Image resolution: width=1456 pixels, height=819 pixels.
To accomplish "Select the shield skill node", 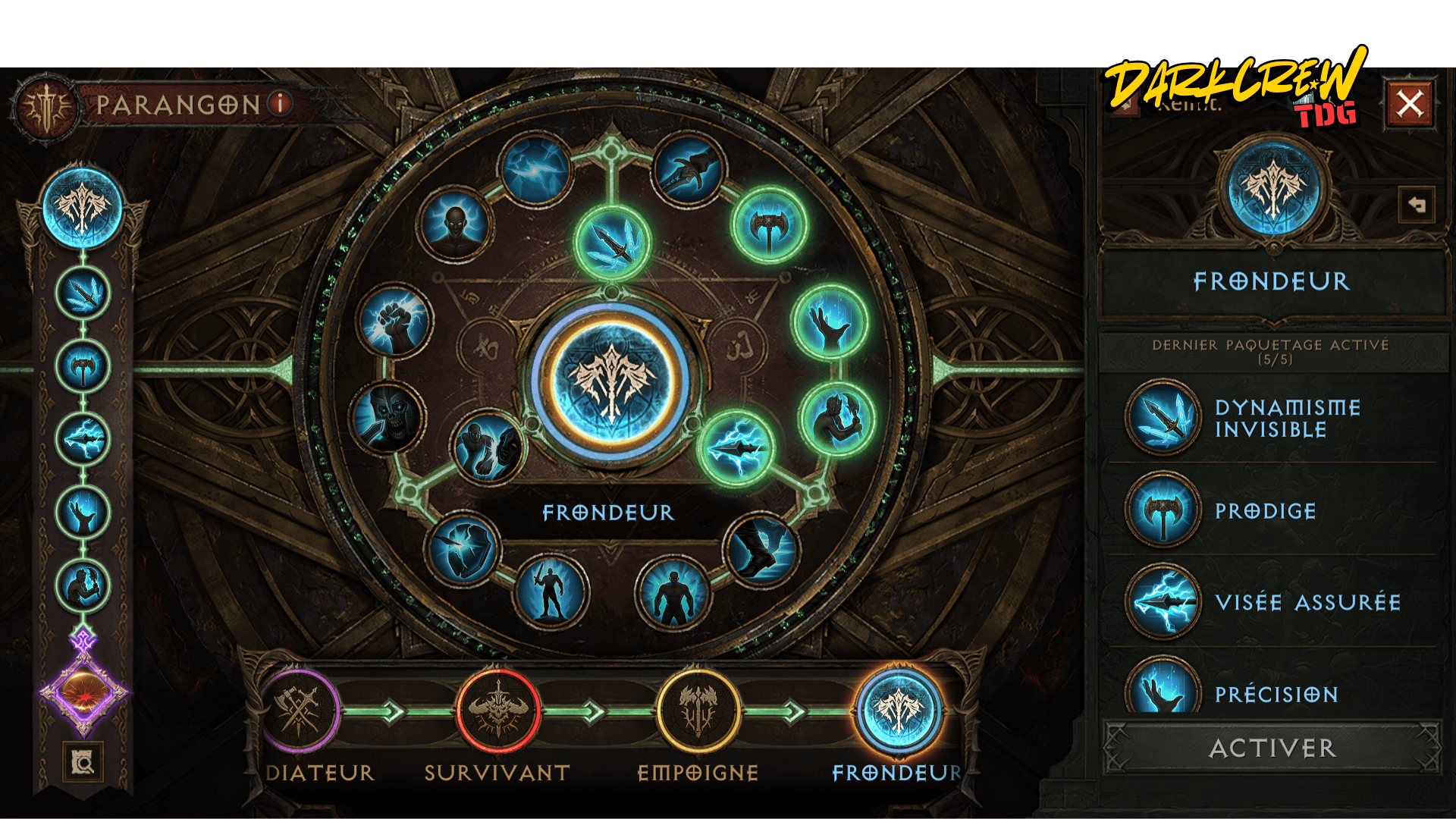I will pyautogui.click(x=462, y=548).
